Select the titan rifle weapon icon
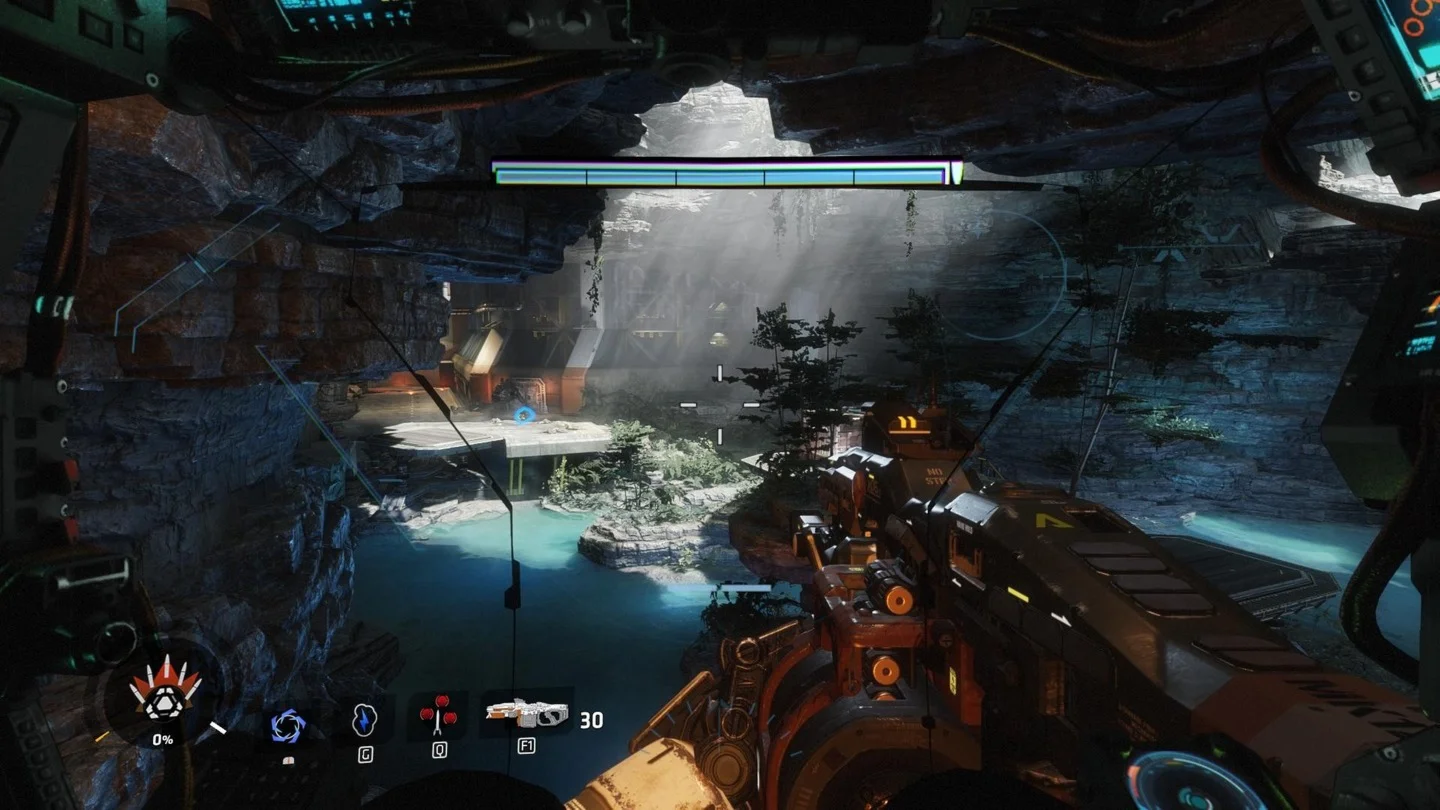The height and width of the screenshot is (810, 1440). click(x=527, y=713)
